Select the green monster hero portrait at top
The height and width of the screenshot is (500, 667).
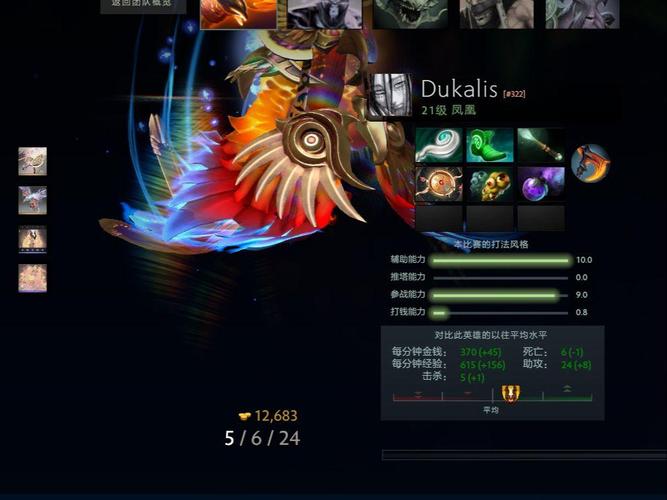pyautogui.click(x=410, y=13)
